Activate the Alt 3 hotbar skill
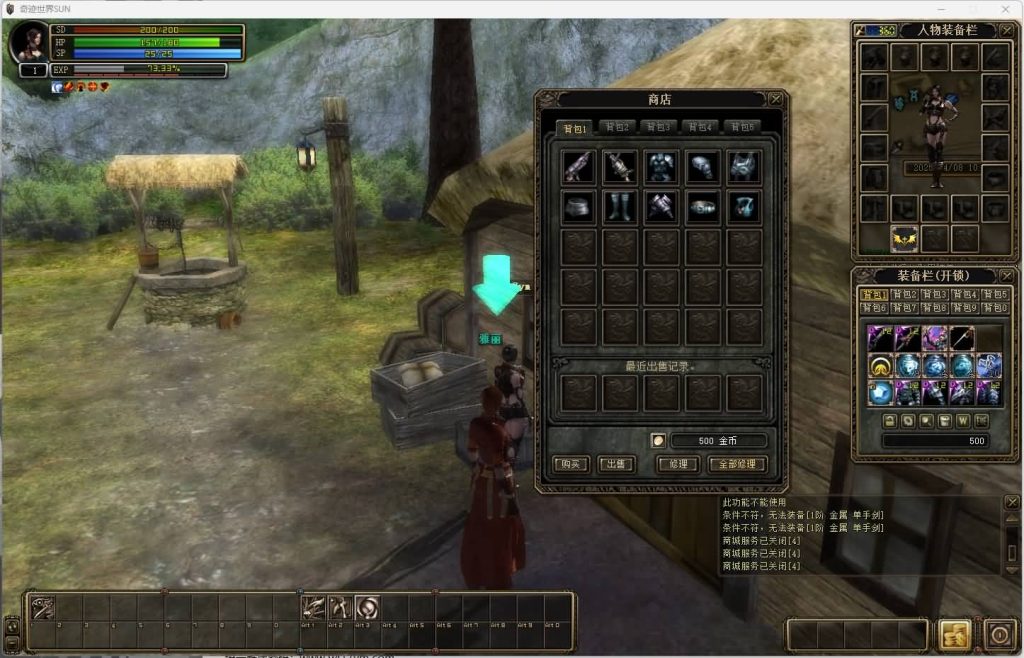1024x658 pixels. 367,608
